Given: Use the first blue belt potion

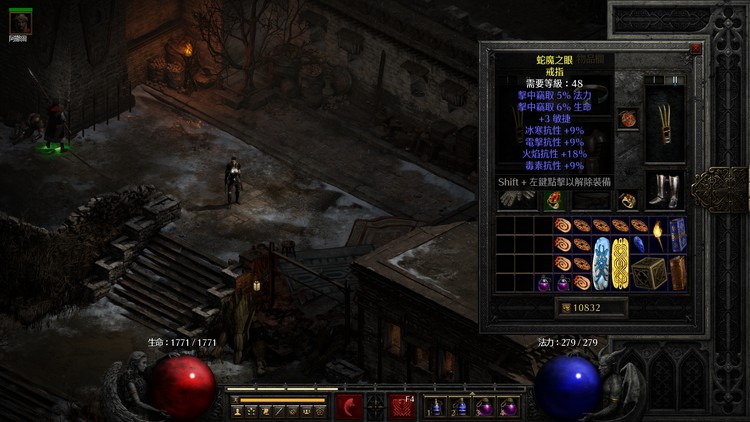Looking at the screenshot, I should tap(436, 408).
